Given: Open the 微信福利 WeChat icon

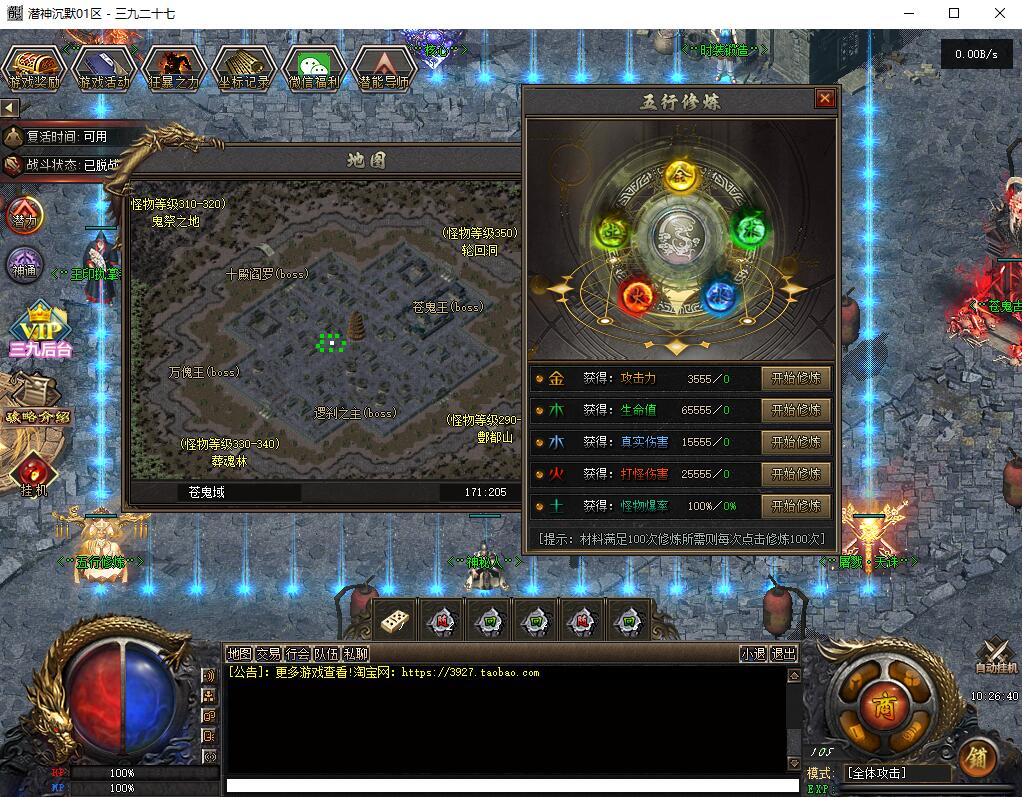Looking at the screenshot, I should (313, 67).
